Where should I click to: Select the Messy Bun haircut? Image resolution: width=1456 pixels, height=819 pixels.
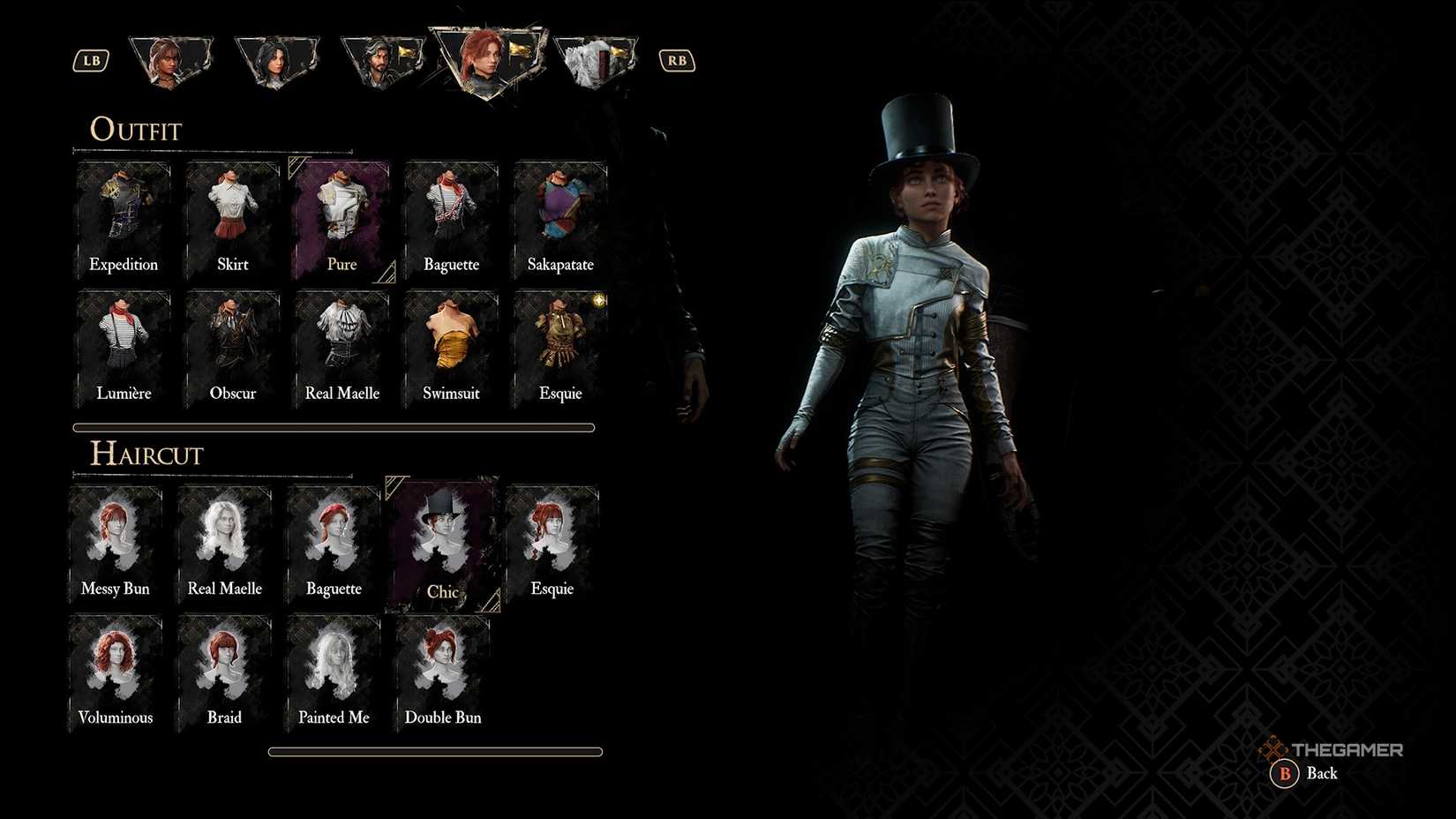115,538
